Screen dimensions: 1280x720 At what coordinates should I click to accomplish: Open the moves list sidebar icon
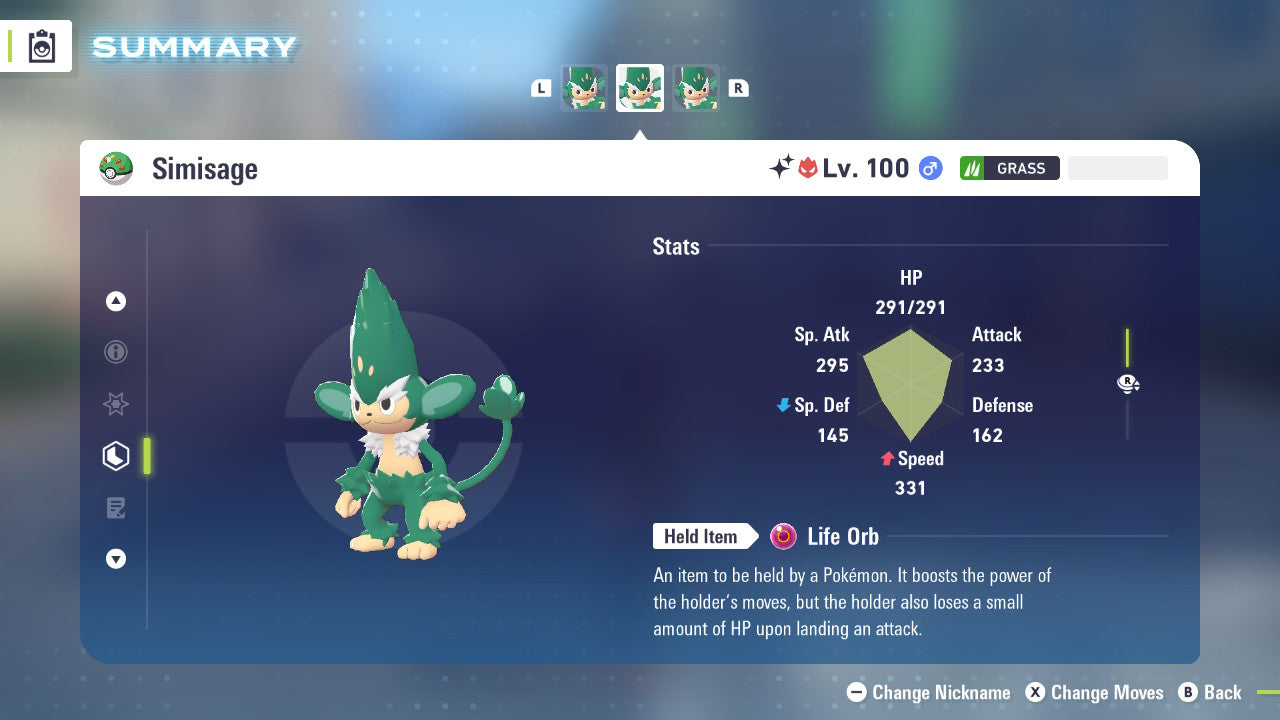coord(115,508)
